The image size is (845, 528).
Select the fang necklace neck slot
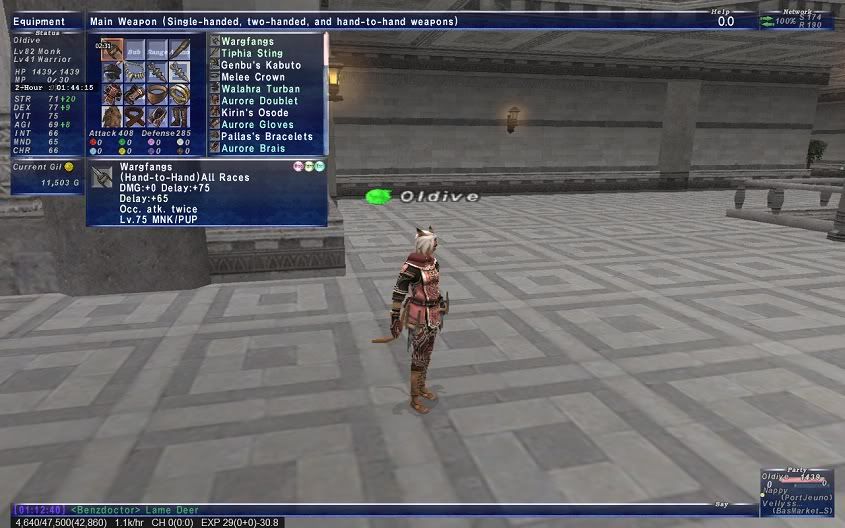pyautogui.click(x=134, y=72)
